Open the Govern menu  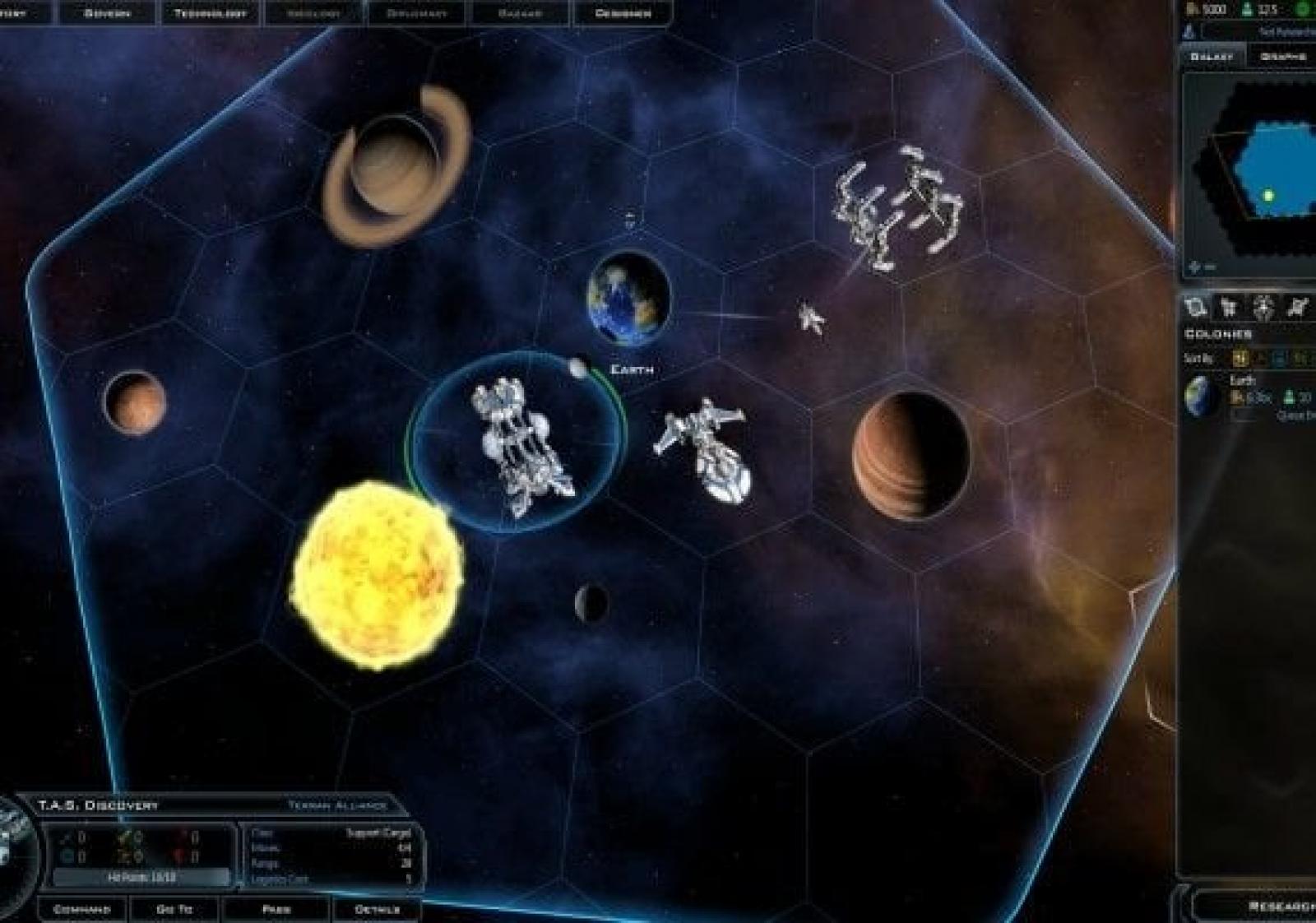click(x=107, y=13)
